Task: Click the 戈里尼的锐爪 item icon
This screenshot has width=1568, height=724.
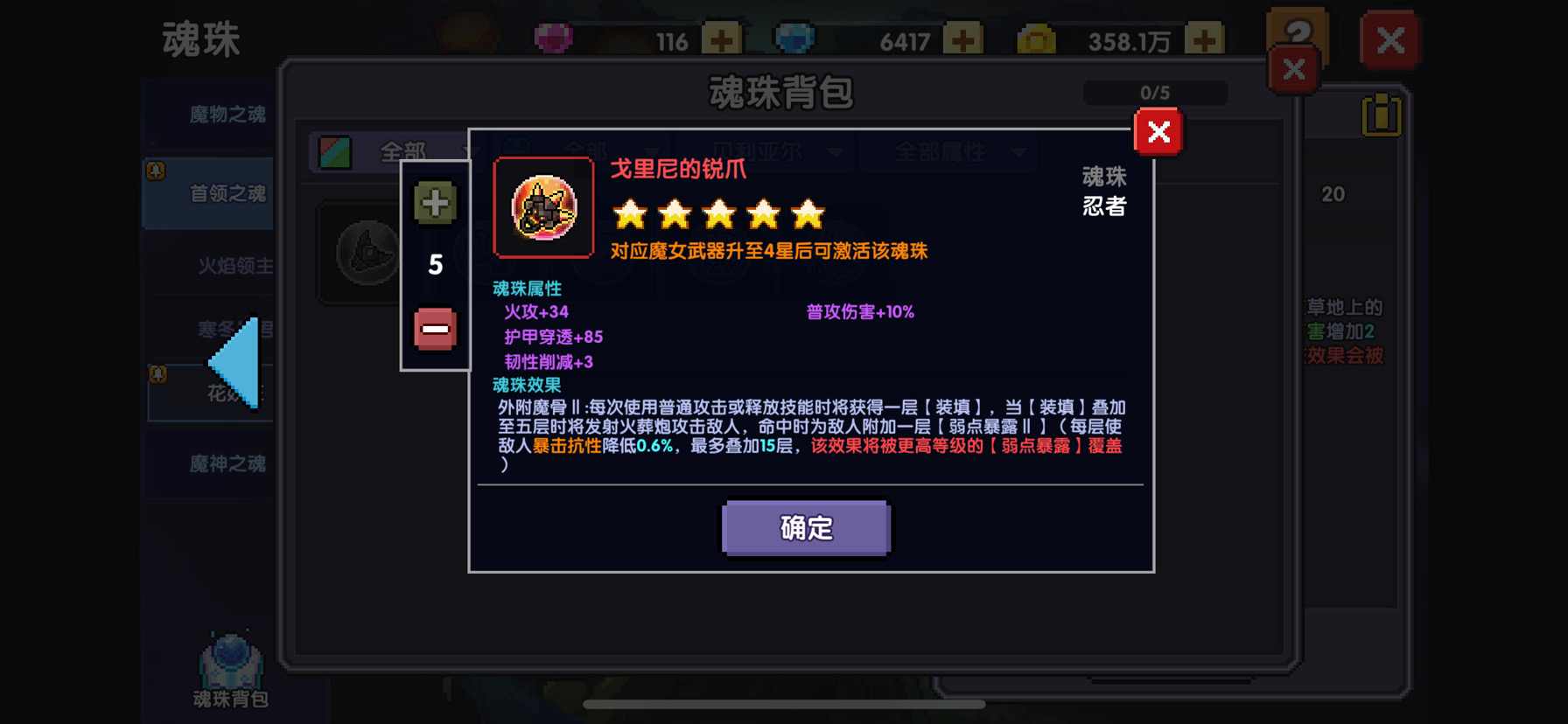Action: (542, 207)
